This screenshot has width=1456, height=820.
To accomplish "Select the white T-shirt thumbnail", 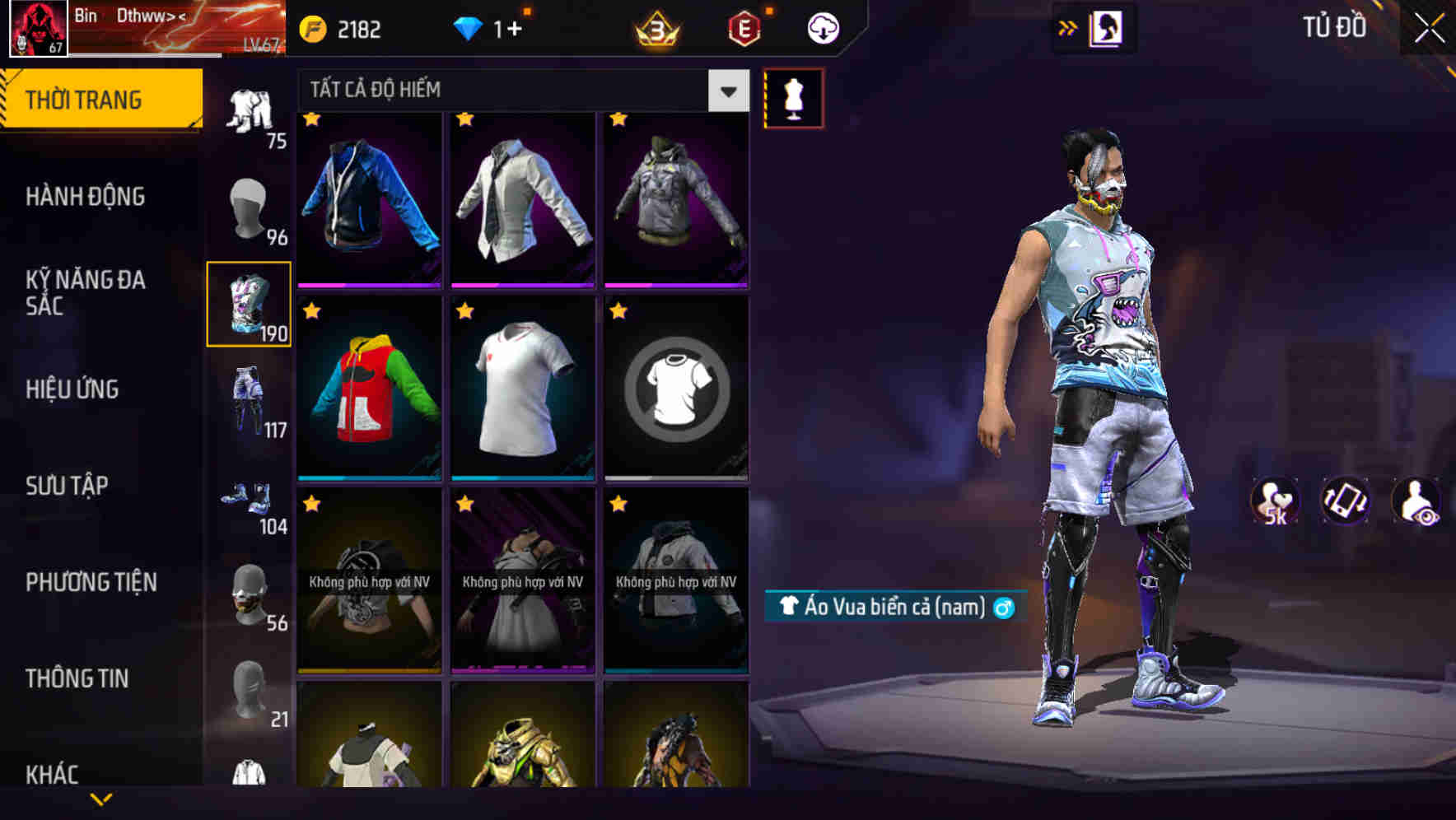I will [x=522, y=387].
